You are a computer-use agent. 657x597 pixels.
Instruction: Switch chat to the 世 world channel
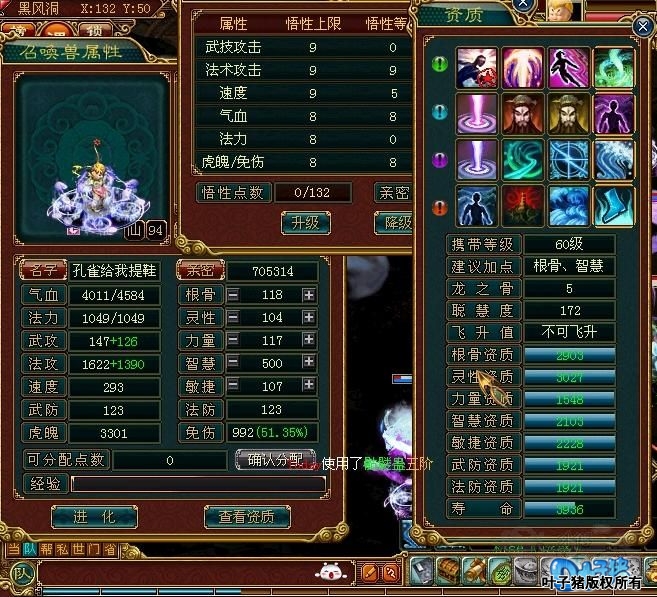coord(77,549)
